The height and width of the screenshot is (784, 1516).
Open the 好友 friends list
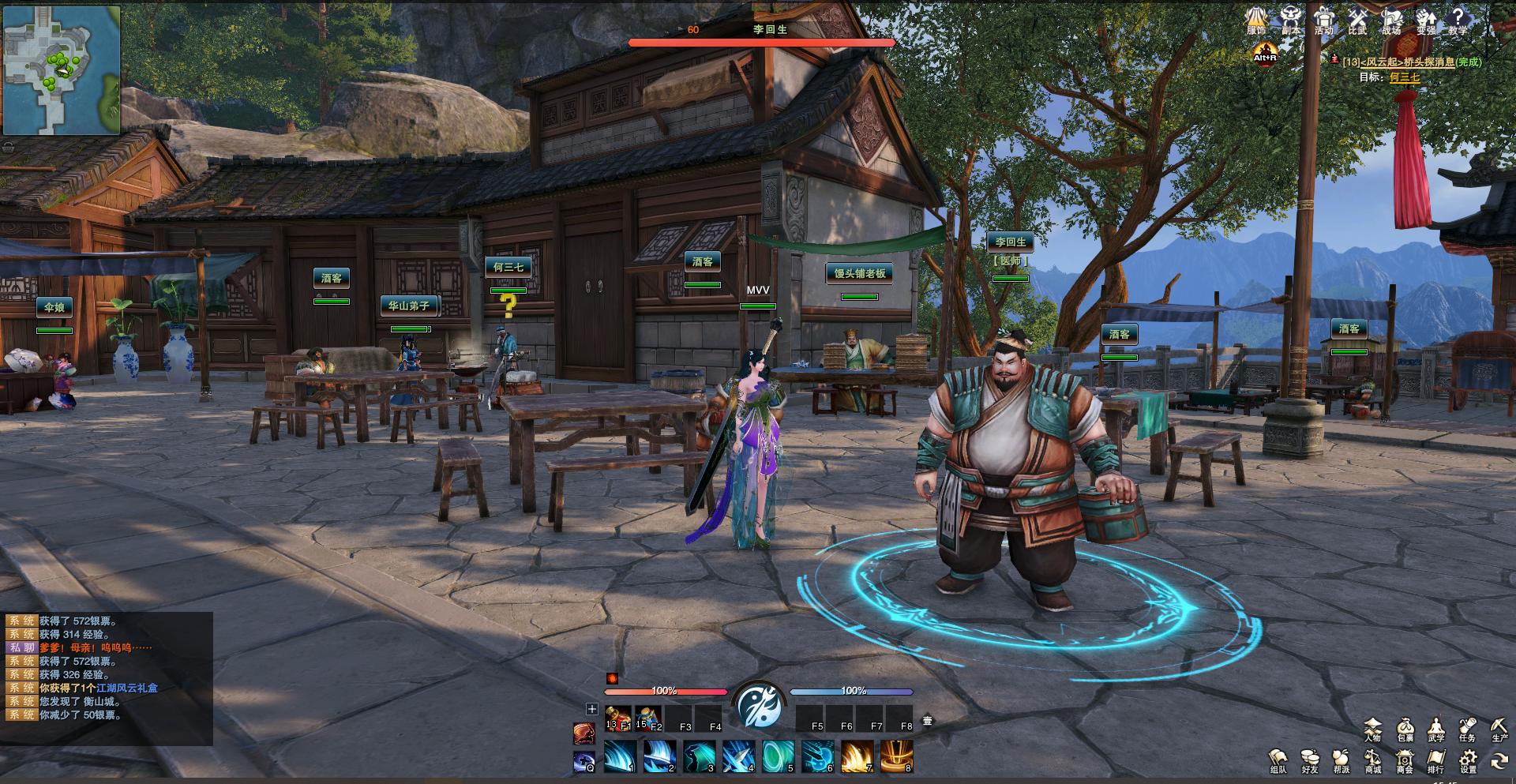[x=1310, y=760]
